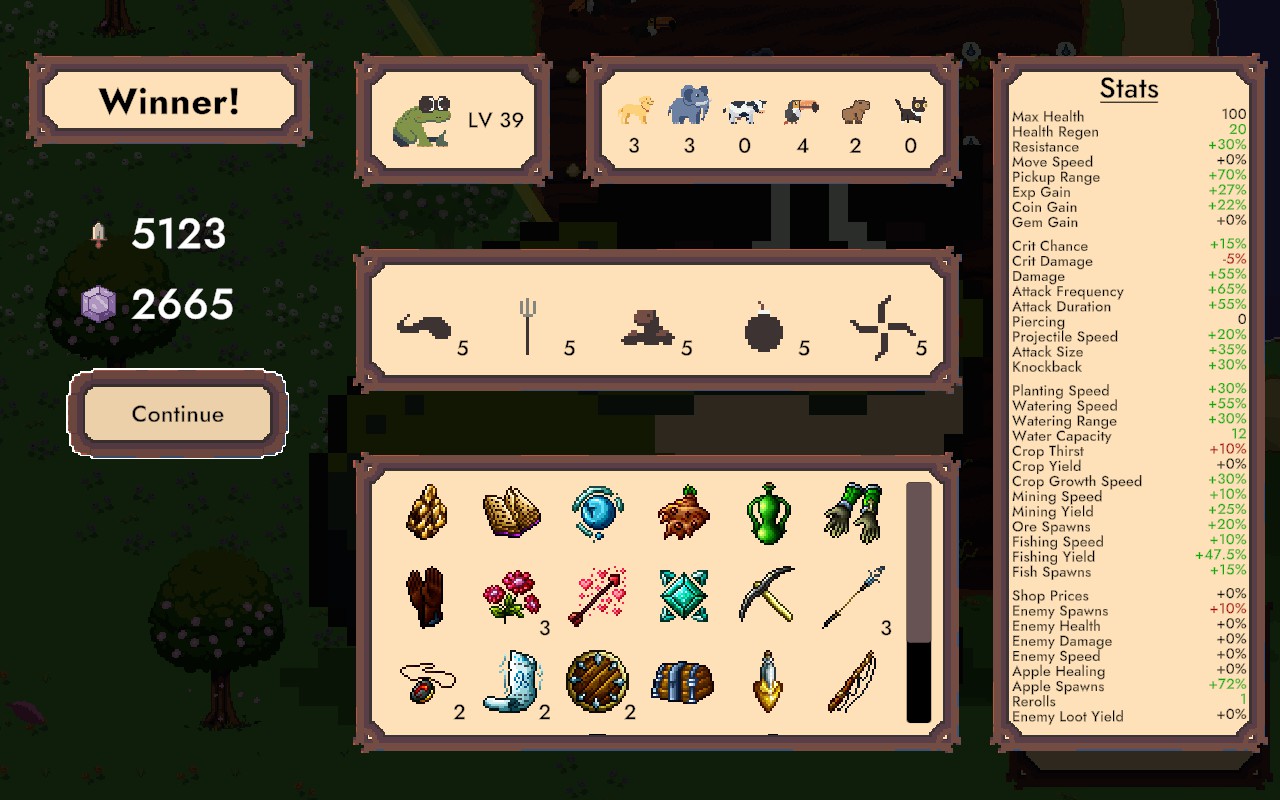Screen dimensions: 1280x800
Task: Choose the pickaxe item
Action: [x=767, y=595]
